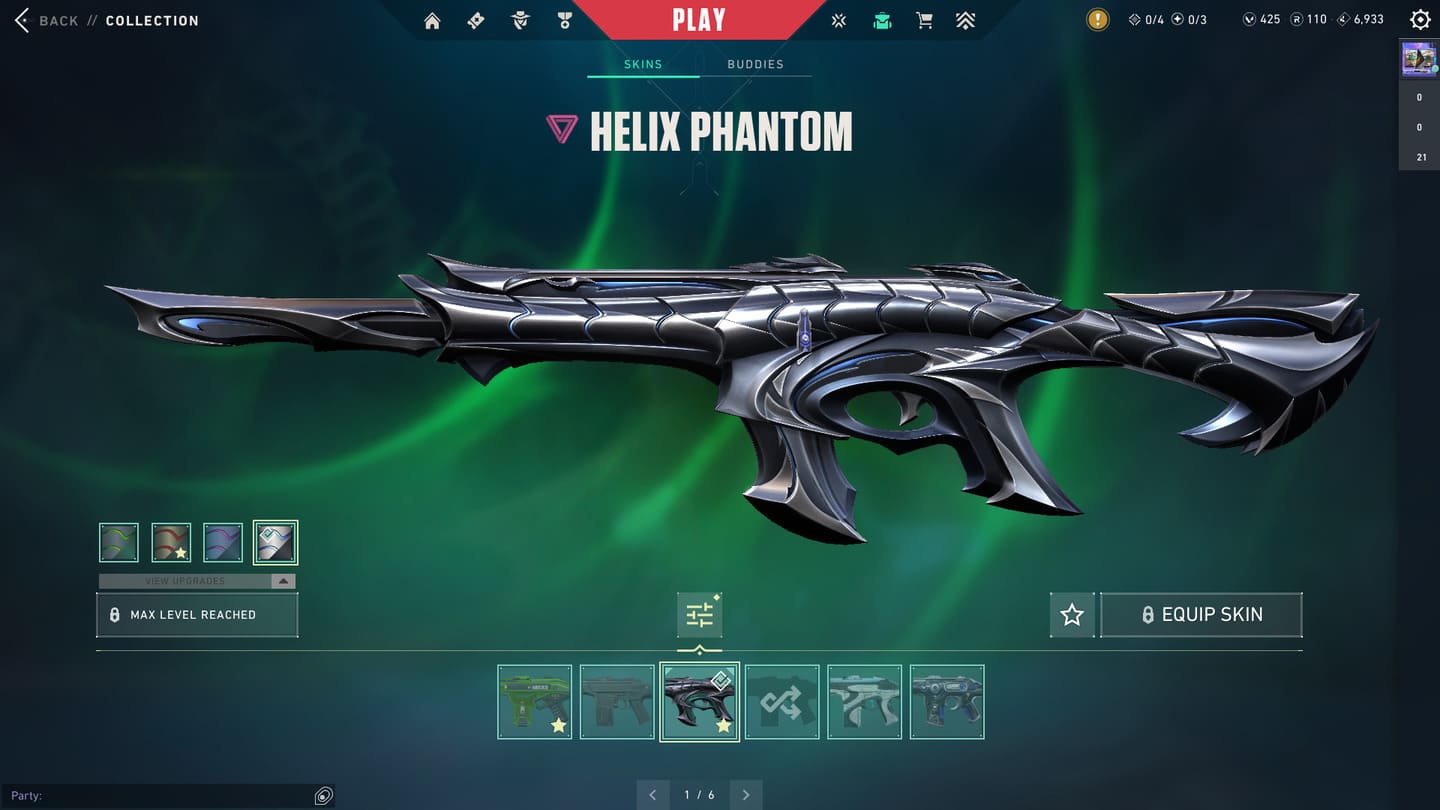1440x810 pixels.
Task: Click the Equip Skin button
Action: pos(1201,615)
